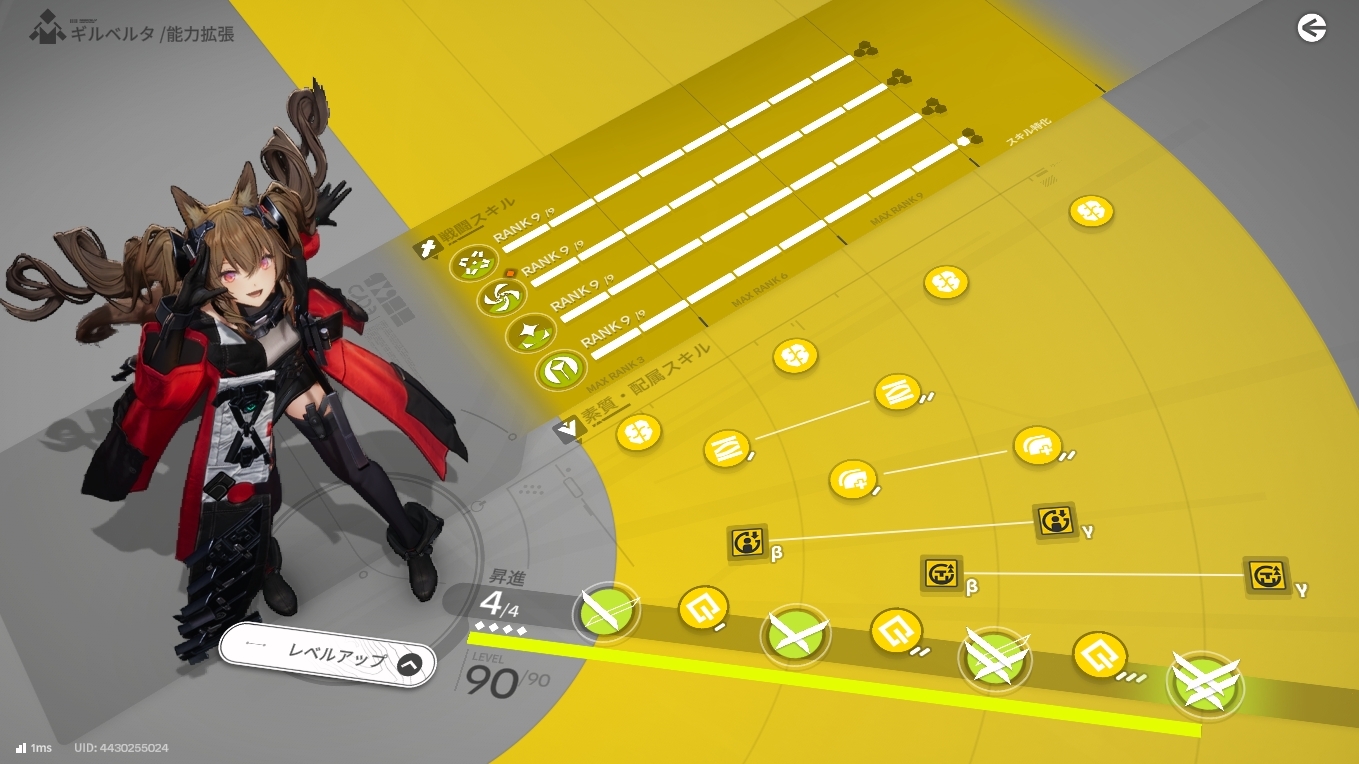Select the two crossed blades promotion node
Screen dimensions: 1359x764
click(x=796, y=634)
